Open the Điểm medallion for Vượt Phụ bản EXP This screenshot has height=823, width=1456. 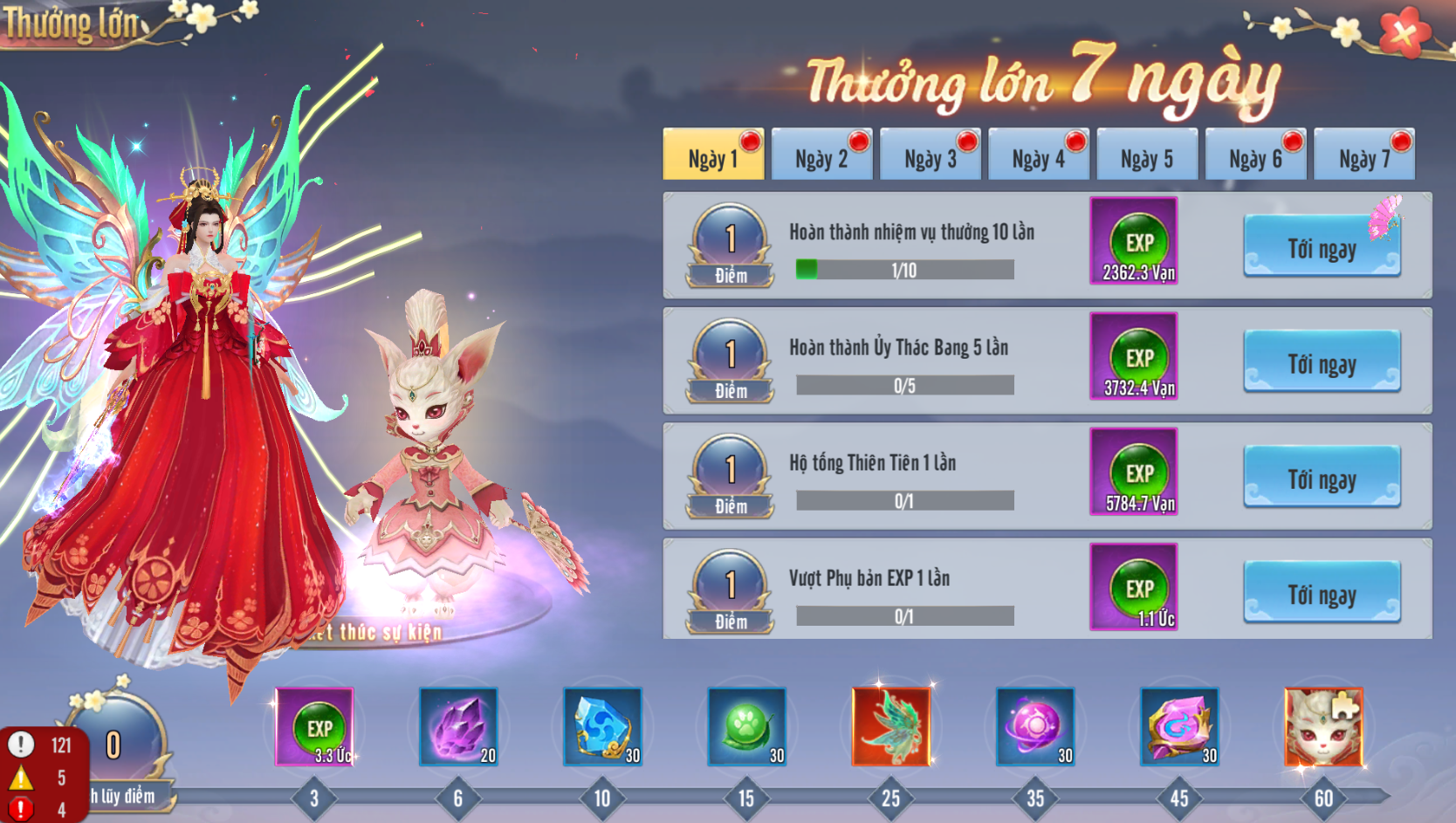[728, 587]
